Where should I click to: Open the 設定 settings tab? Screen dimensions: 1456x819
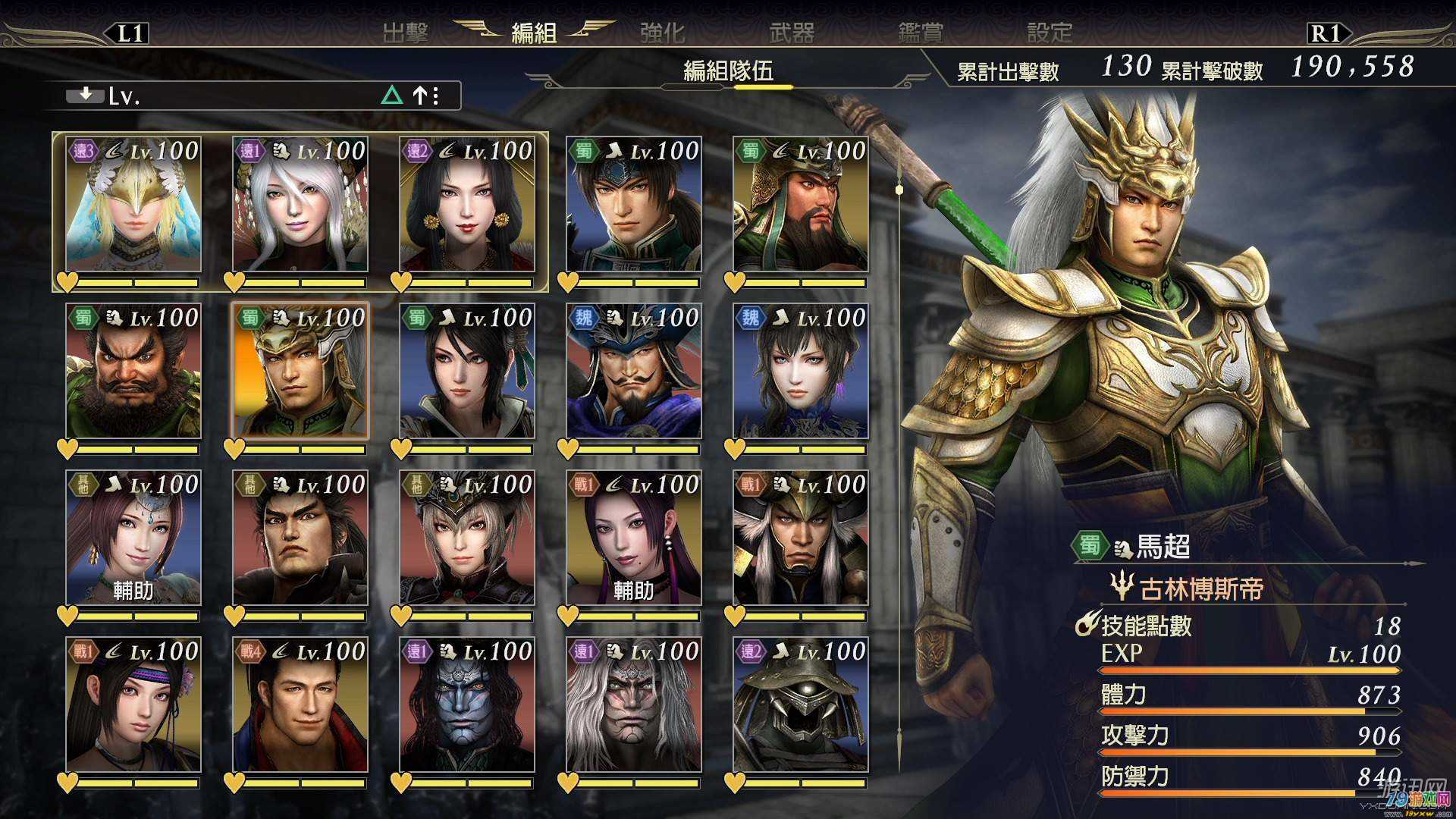pos(1050,33)
